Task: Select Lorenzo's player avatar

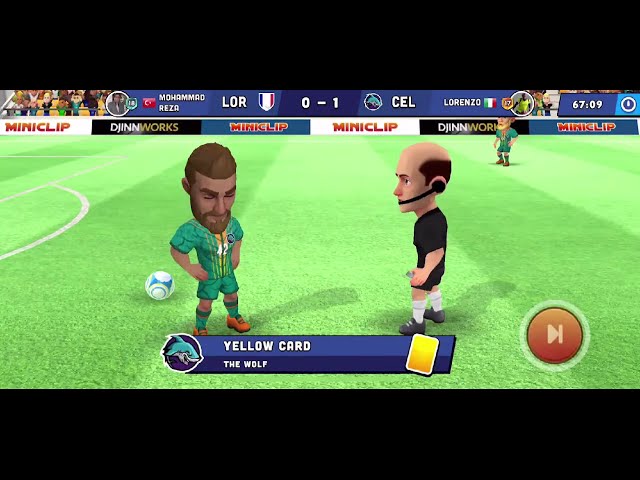Action: pos(521,103)
